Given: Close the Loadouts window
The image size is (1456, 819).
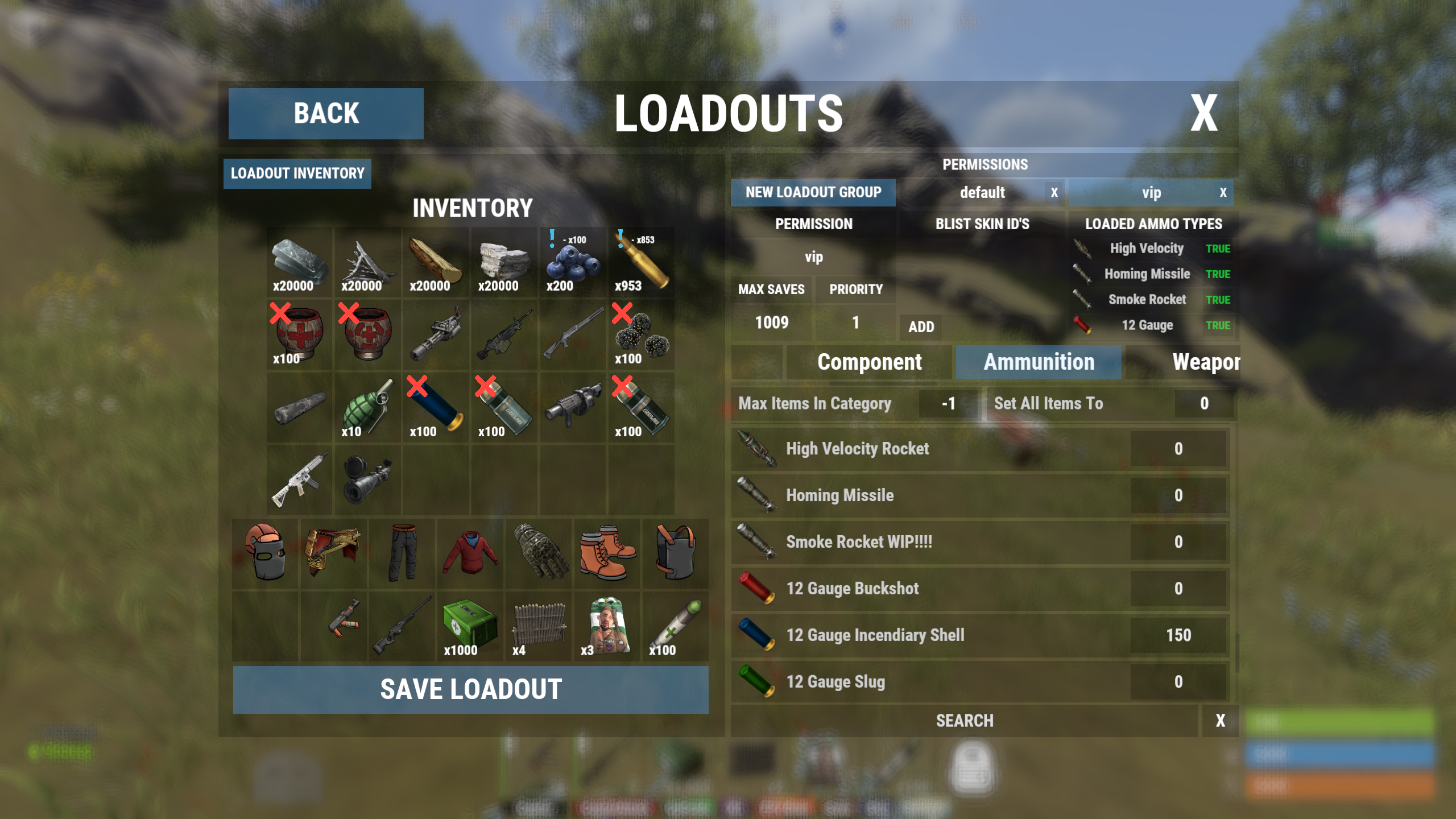Looking at the screenshot, I should (x=1203, y=113).
